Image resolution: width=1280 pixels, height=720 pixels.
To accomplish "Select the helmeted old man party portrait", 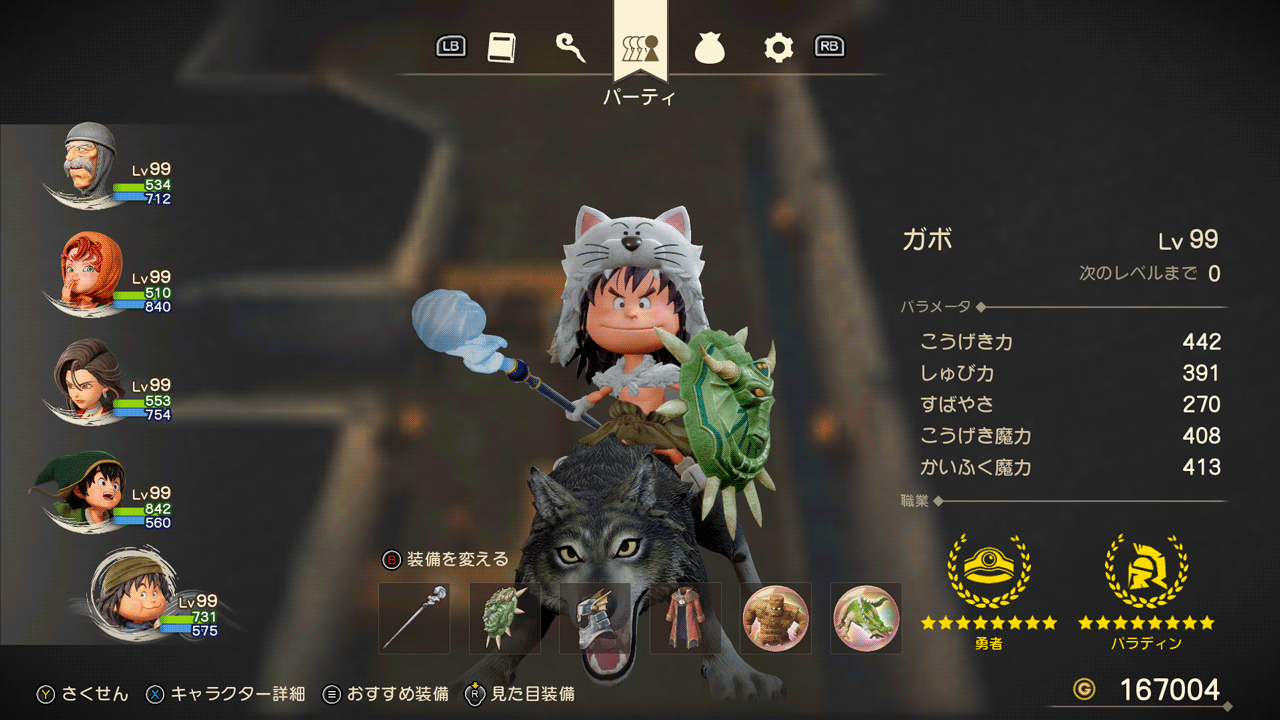I will click(x=88, y=162).
